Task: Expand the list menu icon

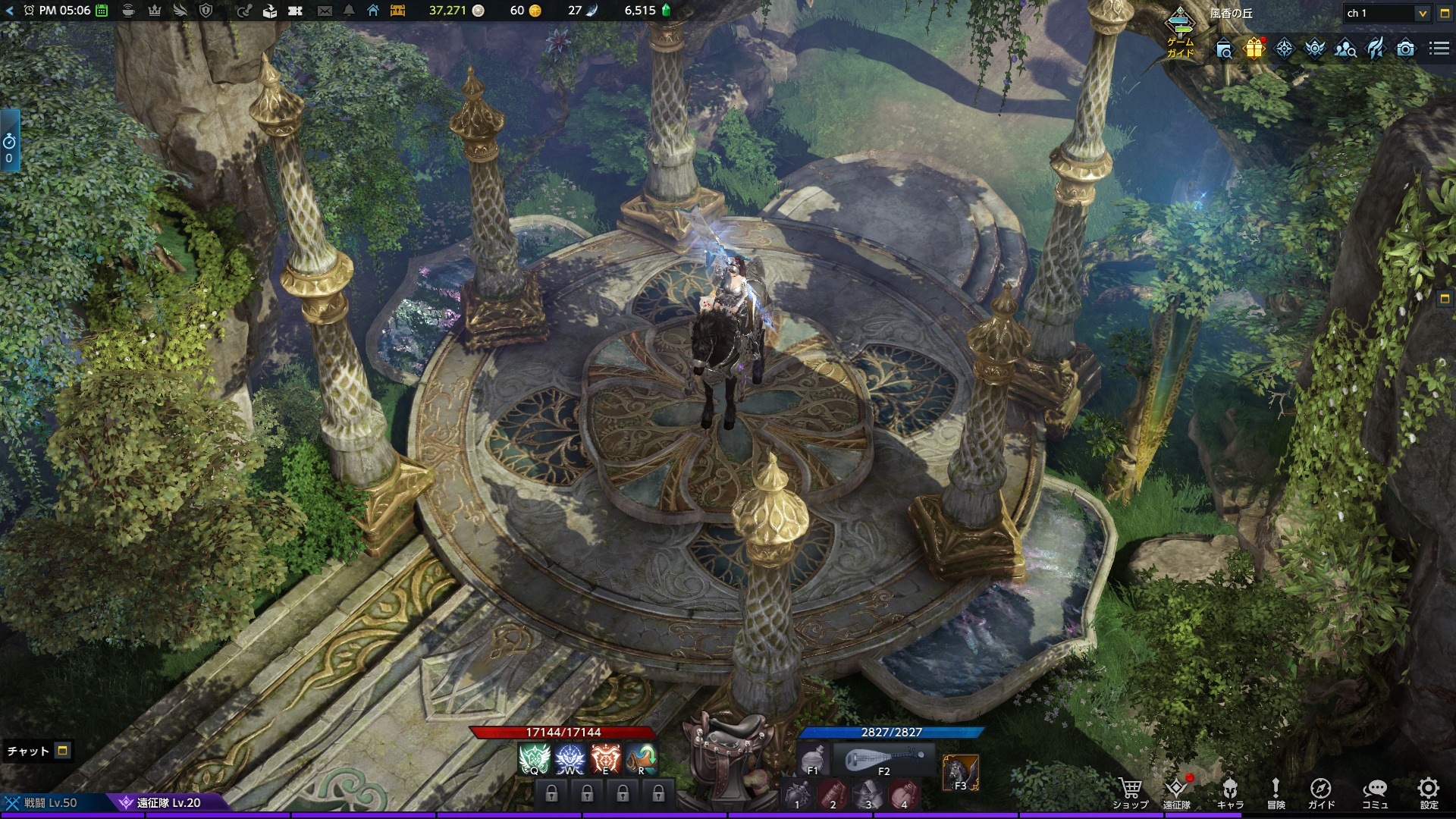Action: [1439, 49]
